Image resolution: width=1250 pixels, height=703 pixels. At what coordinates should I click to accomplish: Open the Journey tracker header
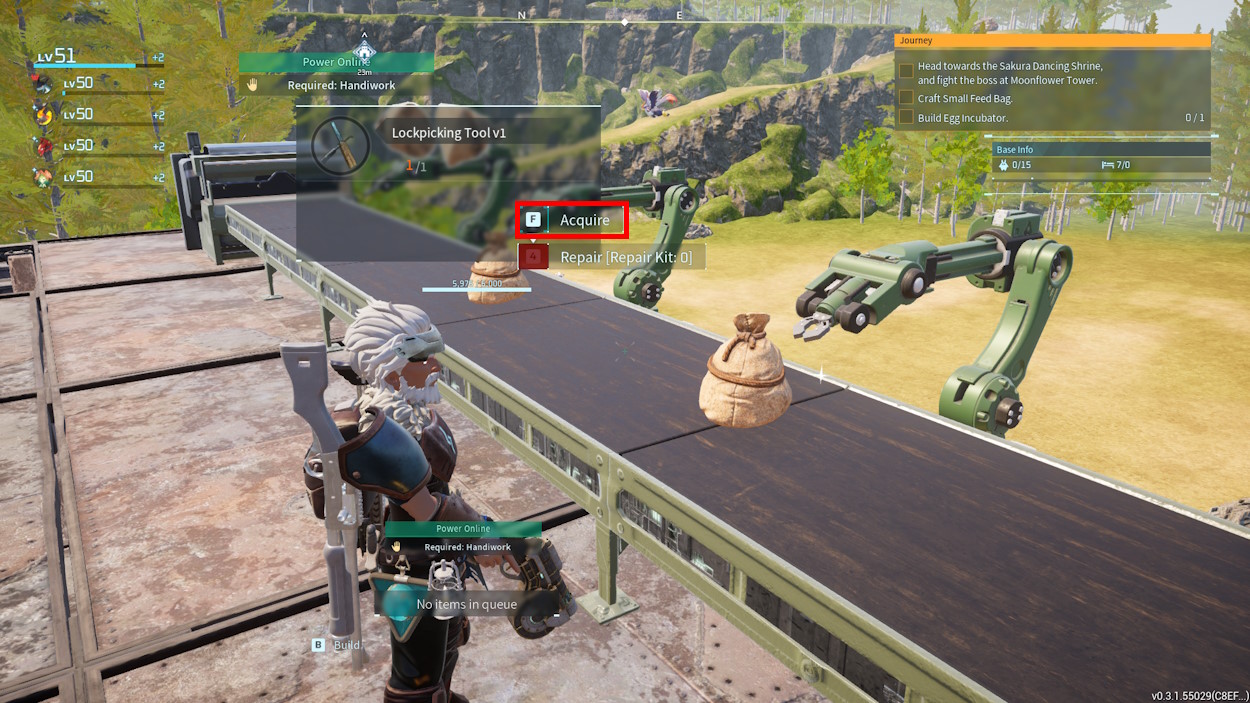coord(1052,41)
